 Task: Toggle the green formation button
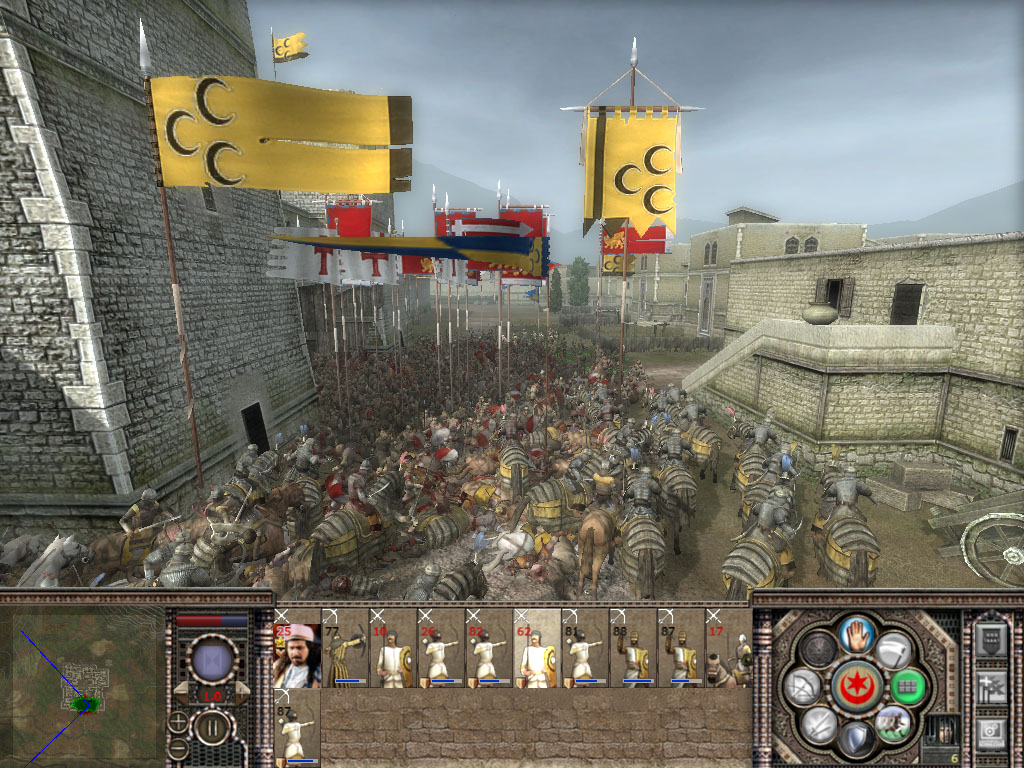[907, 686]
